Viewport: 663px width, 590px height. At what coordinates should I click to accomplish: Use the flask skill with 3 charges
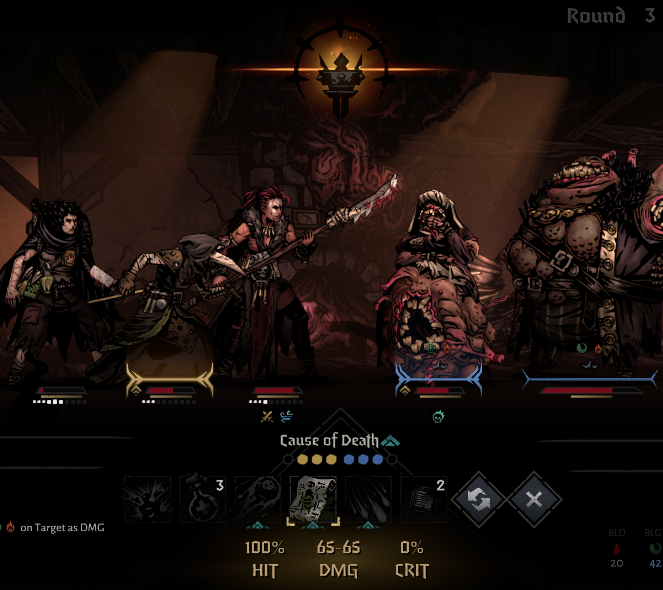click(203, 498)
